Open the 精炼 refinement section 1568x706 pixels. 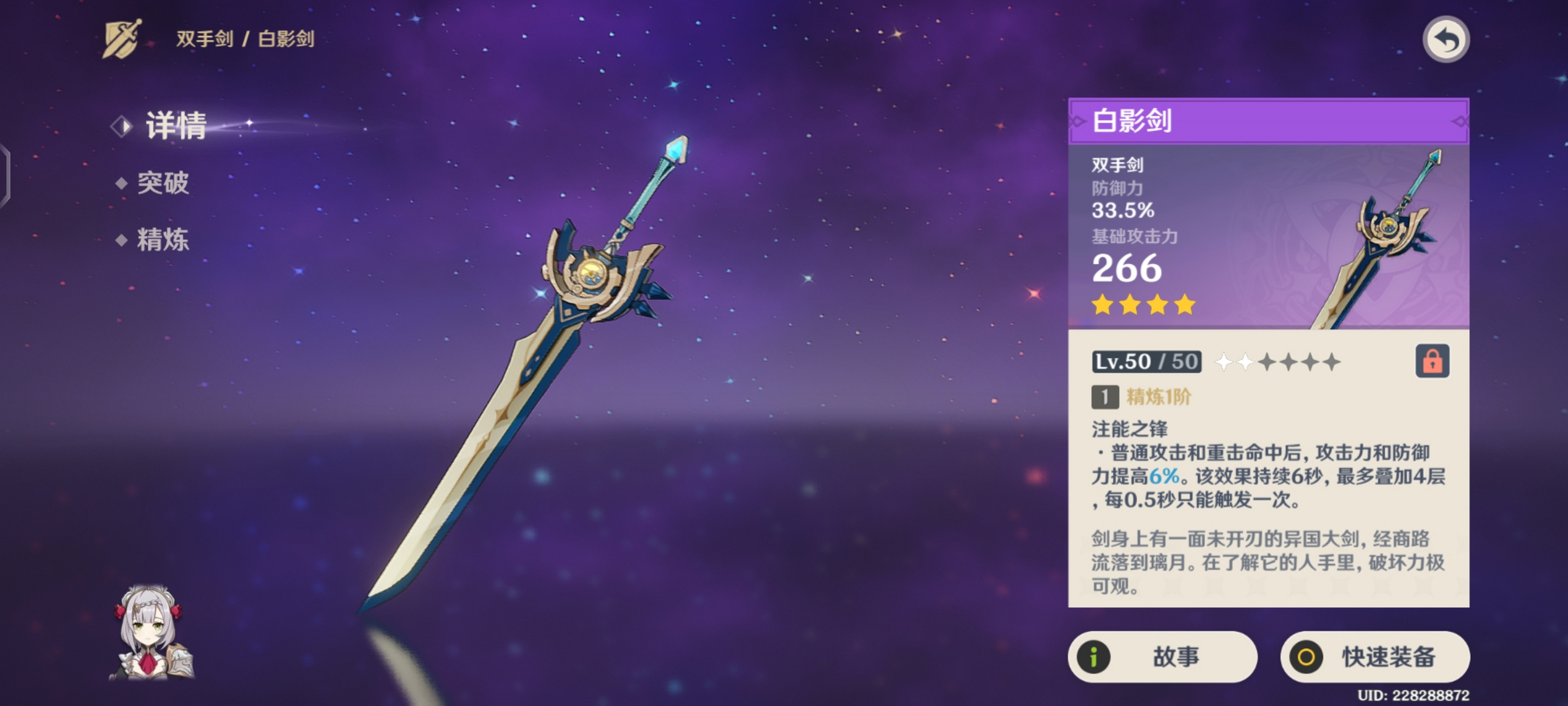pos(165,240)
